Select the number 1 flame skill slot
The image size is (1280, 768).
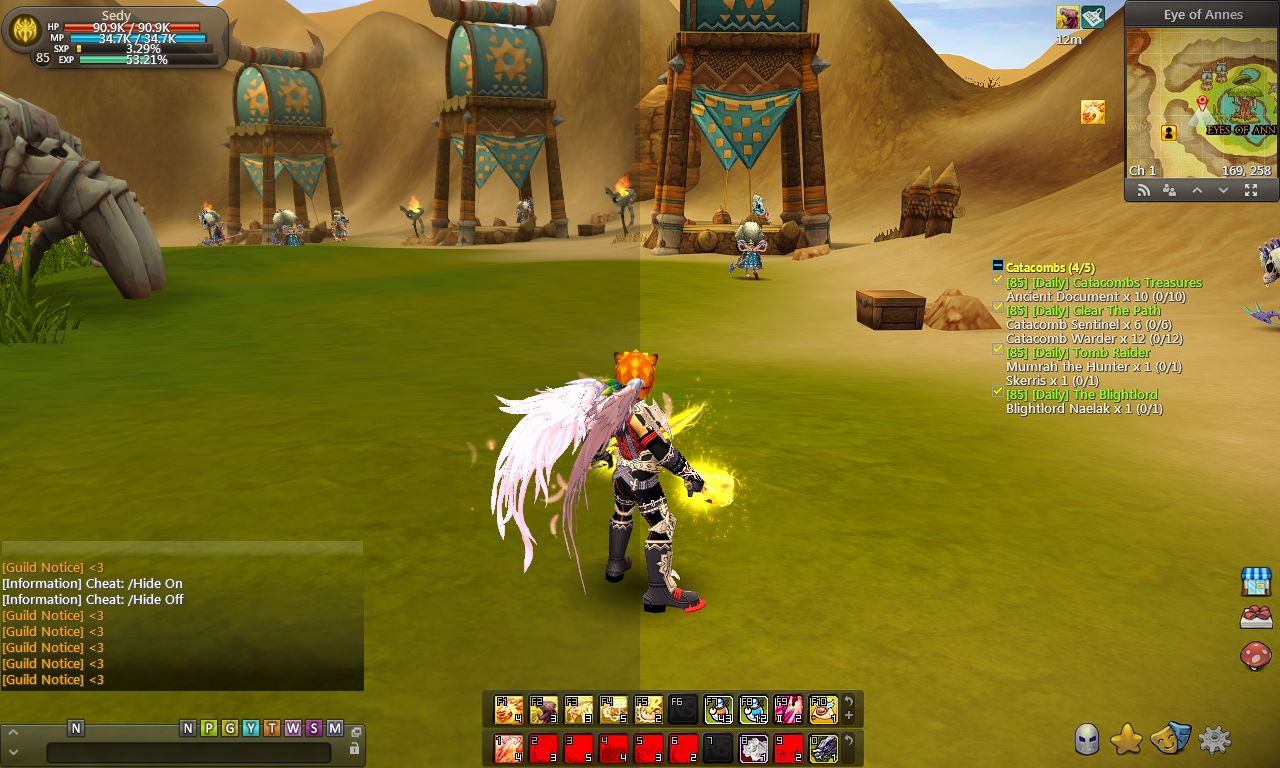pos(509,748)
